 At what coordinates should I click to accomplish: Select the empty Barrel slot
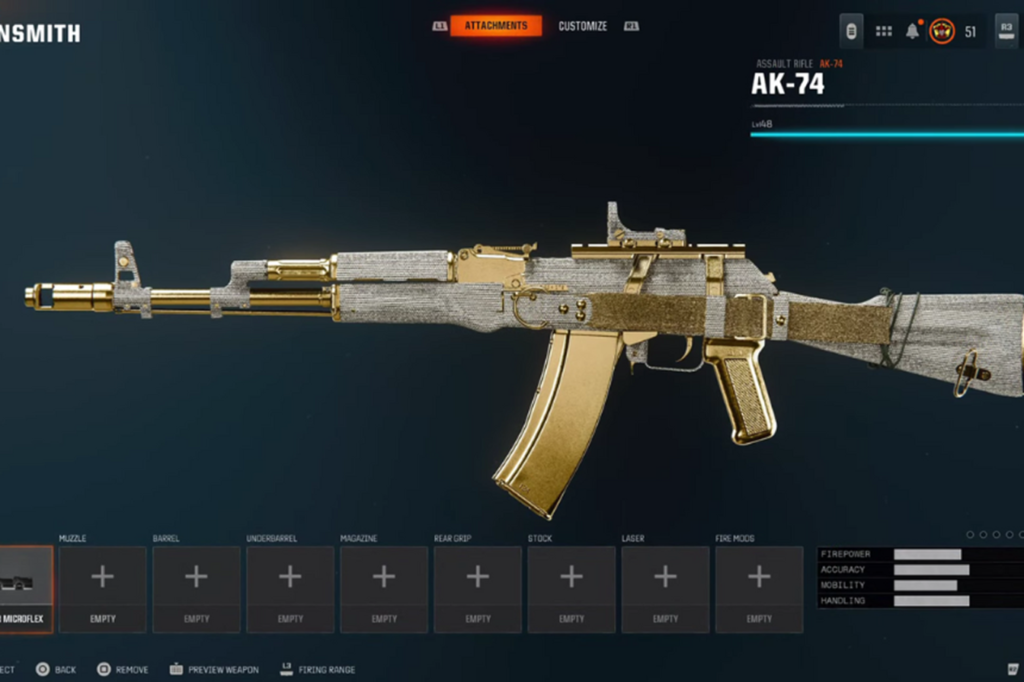196,588
